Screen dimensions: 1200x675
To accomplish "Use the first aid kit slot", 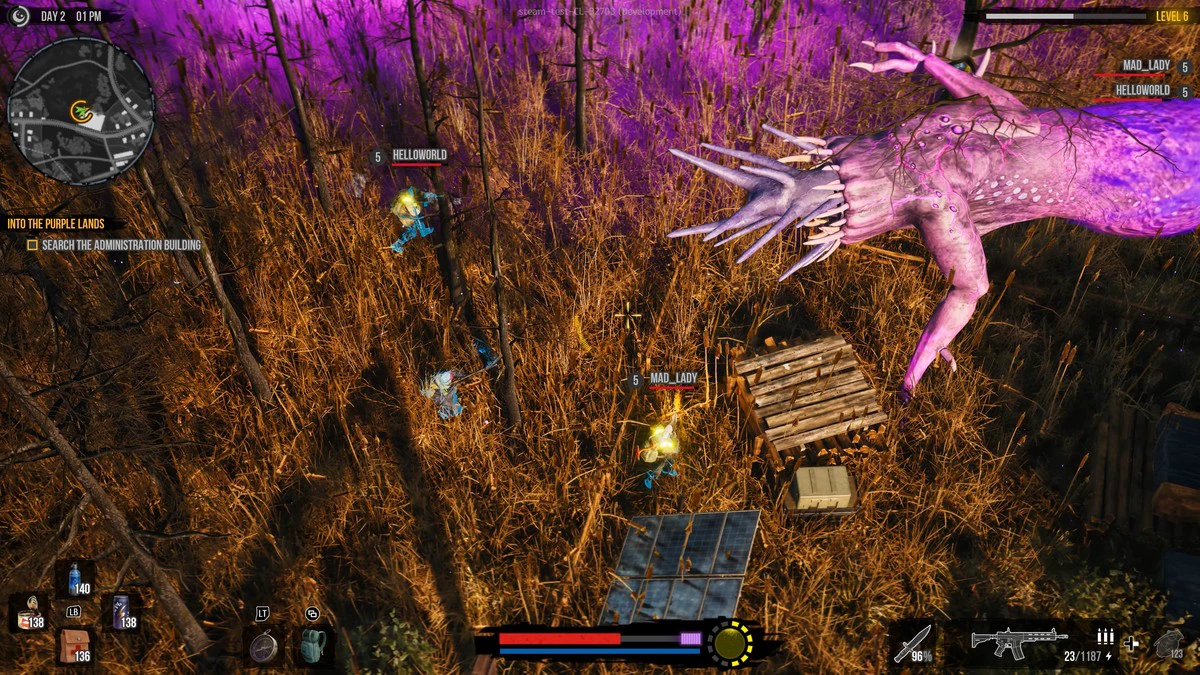I will [x=74, y=646].
